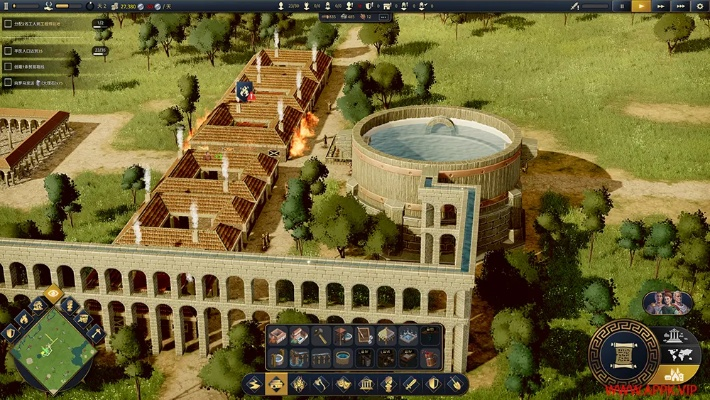Activate fast-forward game speed

pos(660,6)
